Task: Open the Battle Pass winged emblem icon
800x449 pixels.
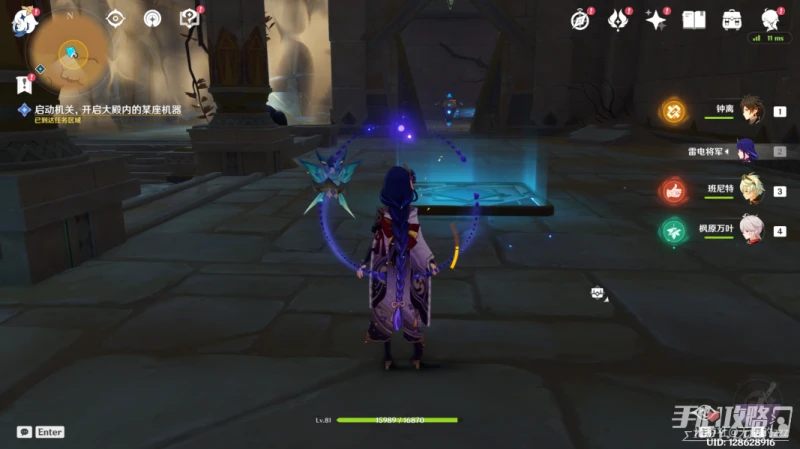Action: pos(617,19)
